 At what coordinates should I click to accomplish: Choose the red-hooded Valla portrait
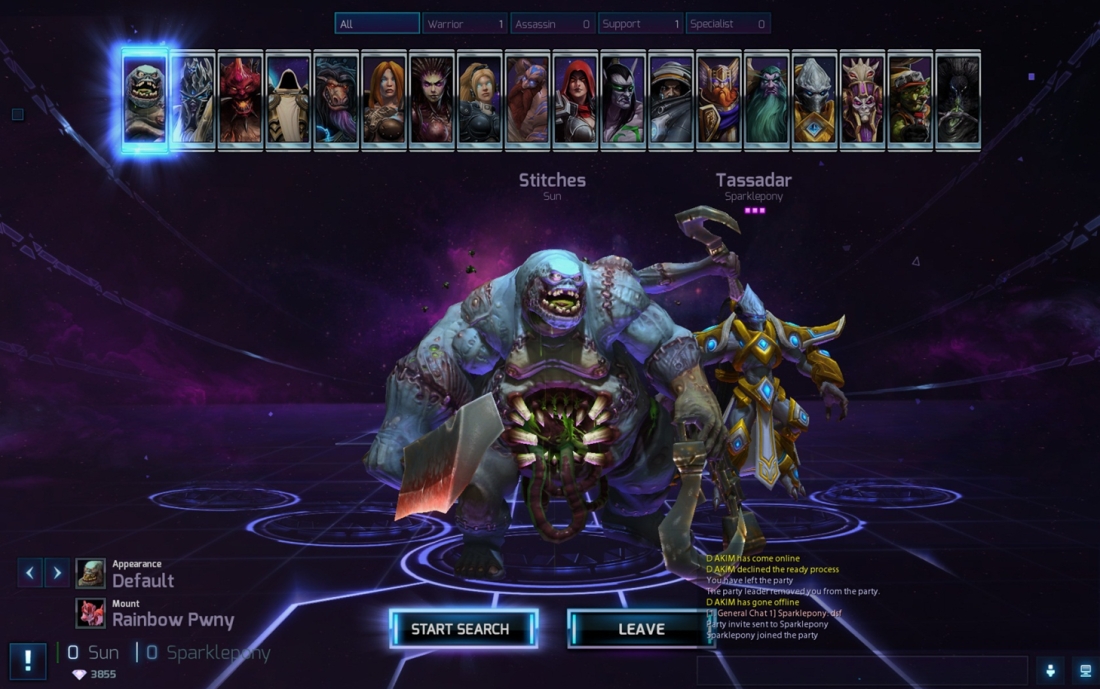pyautogui.click(x=575, y=100)
